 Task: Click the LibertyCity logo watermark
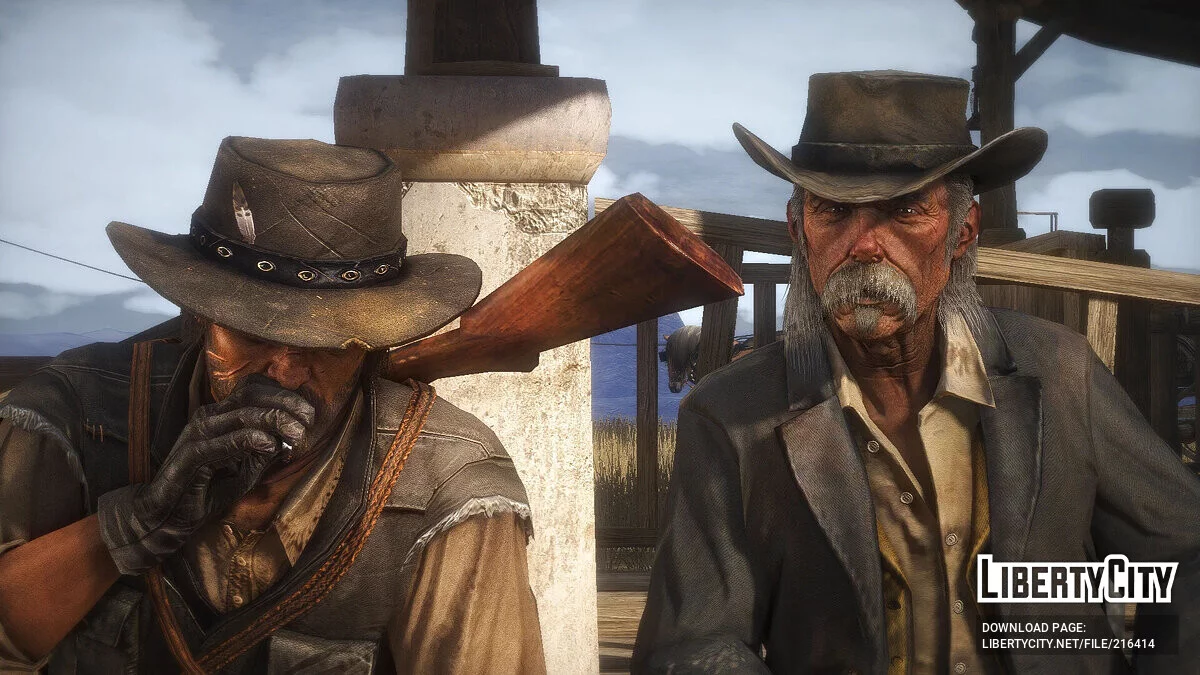[x=1076, y=580]
